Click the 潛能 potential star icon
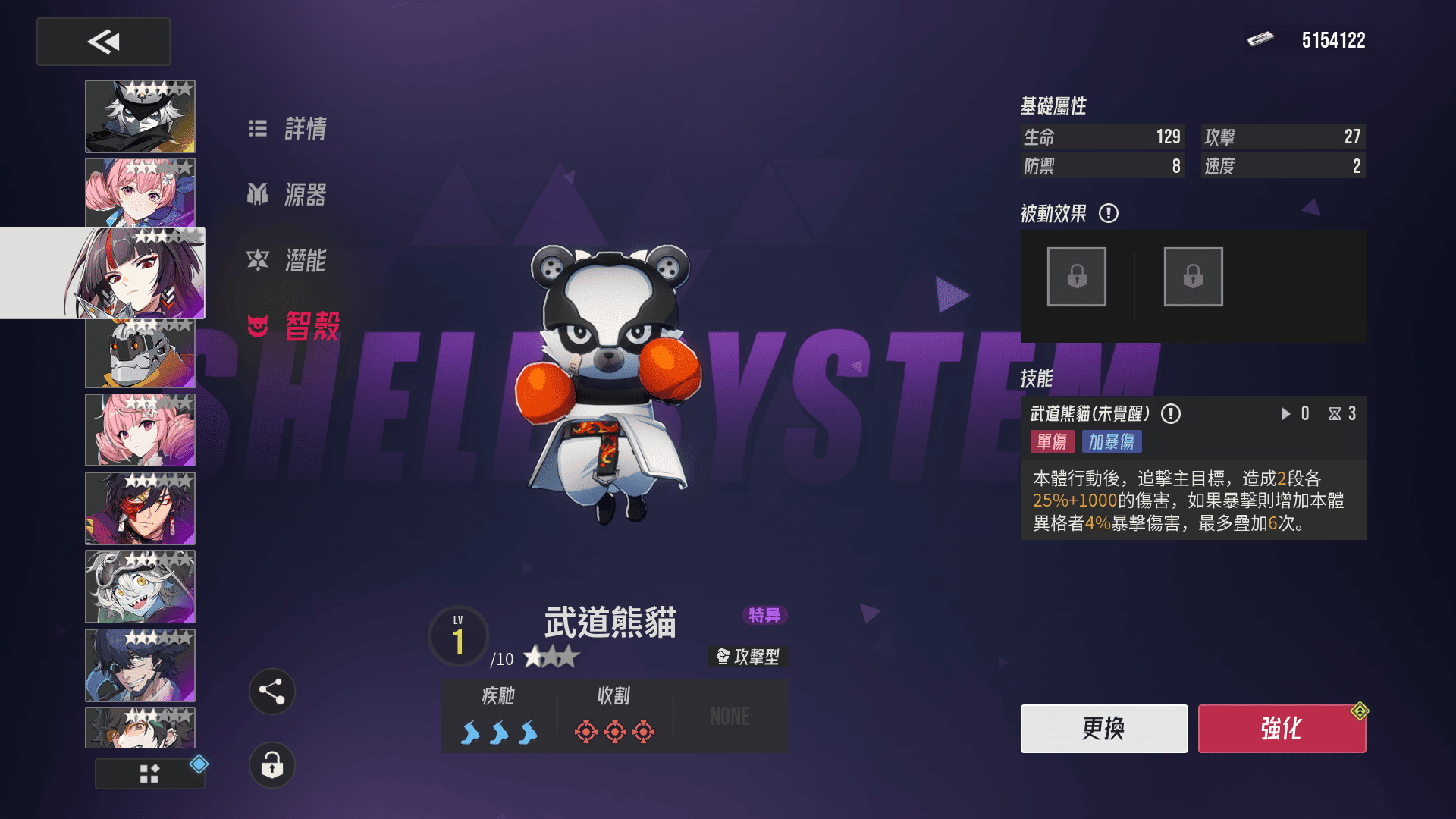This screenshot has width=1456, height=819. [x=259, y=260]
